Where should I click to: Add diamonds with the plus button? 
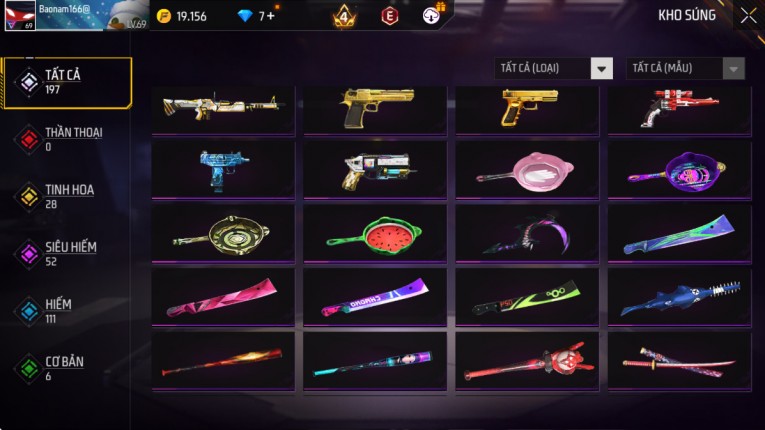270,16
